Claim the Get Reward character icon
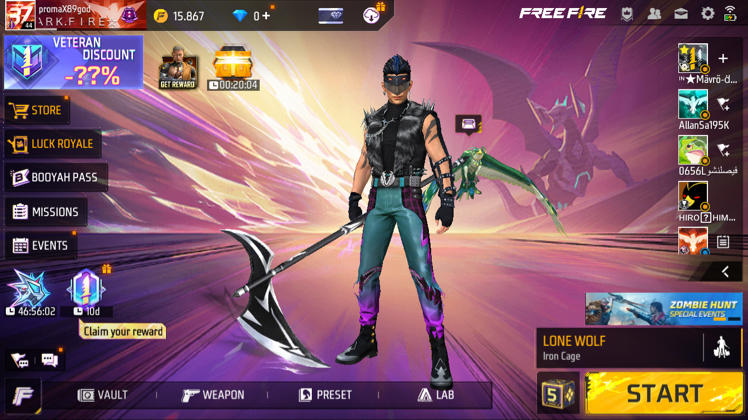 [178, 70]
